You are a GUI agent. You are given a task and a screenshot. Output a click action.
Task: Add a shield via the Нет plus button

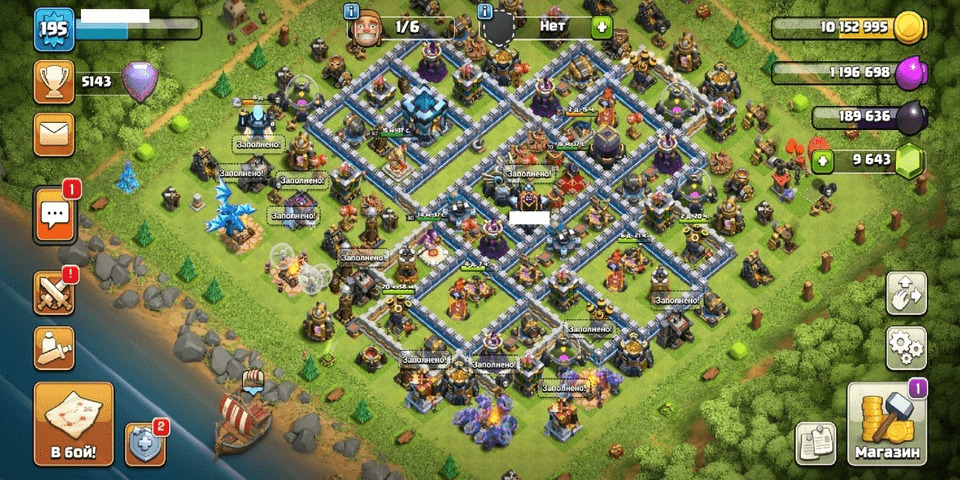tap(601, 27)
